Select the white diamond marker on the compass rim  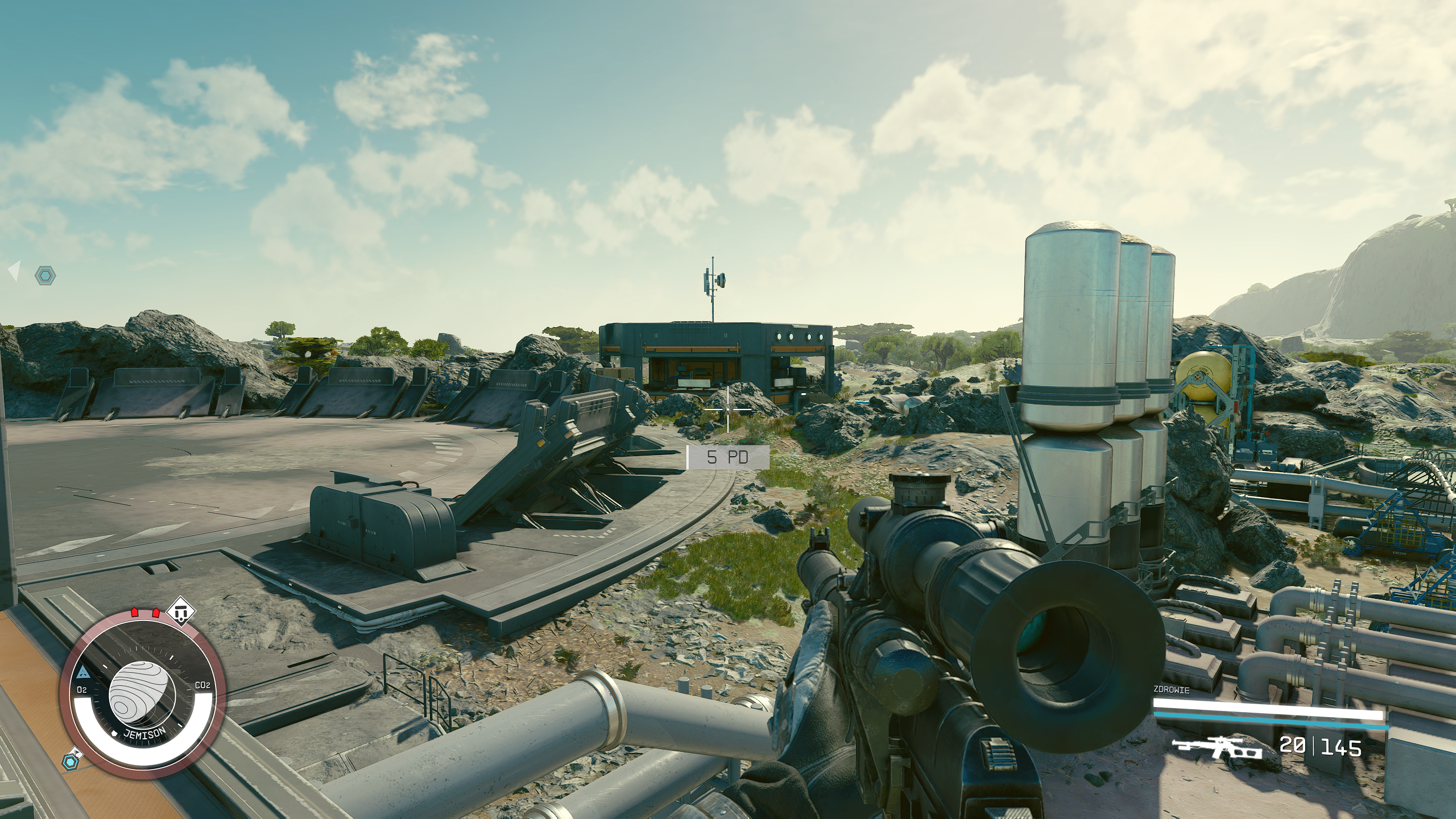tap(182, 612)
